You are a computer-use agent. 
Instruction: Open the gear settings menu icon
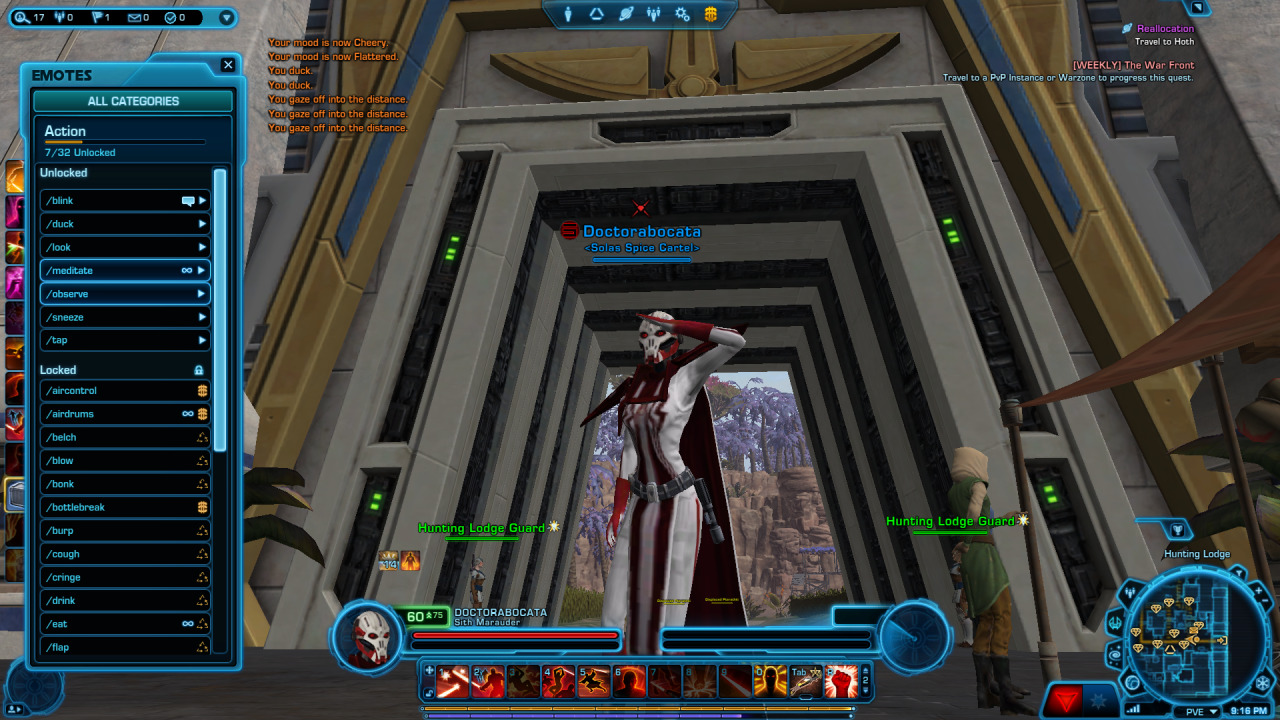(682, 14)
